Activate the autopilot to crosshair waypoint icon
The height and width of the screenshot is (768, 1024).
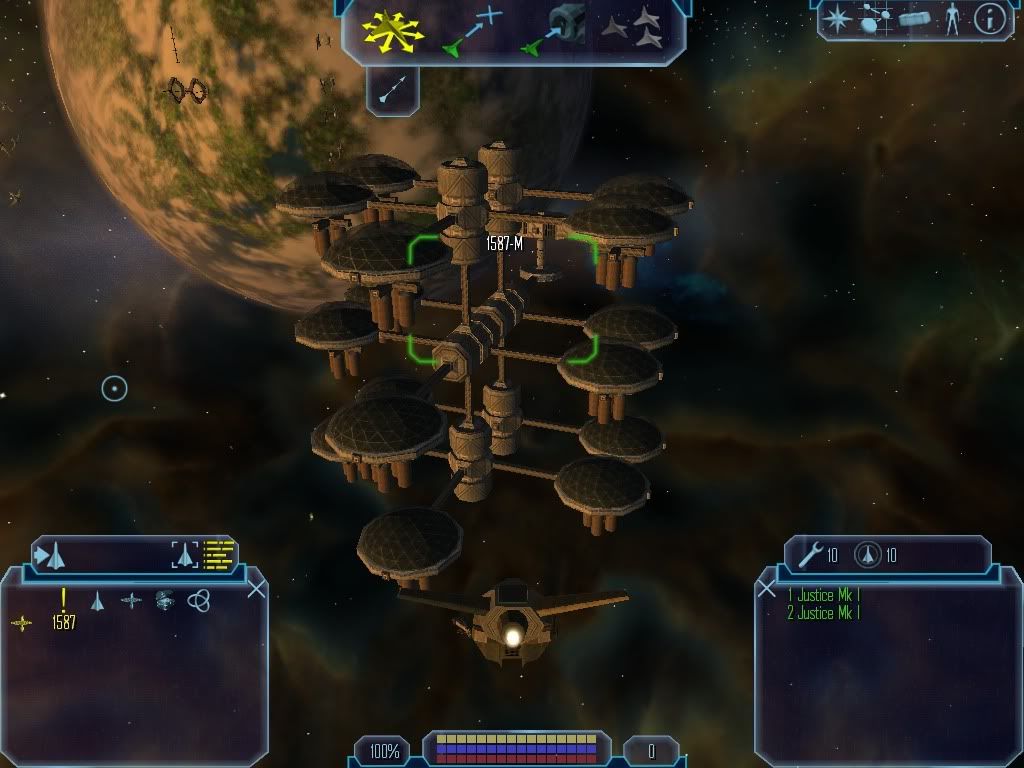click(x=471, y=30)
